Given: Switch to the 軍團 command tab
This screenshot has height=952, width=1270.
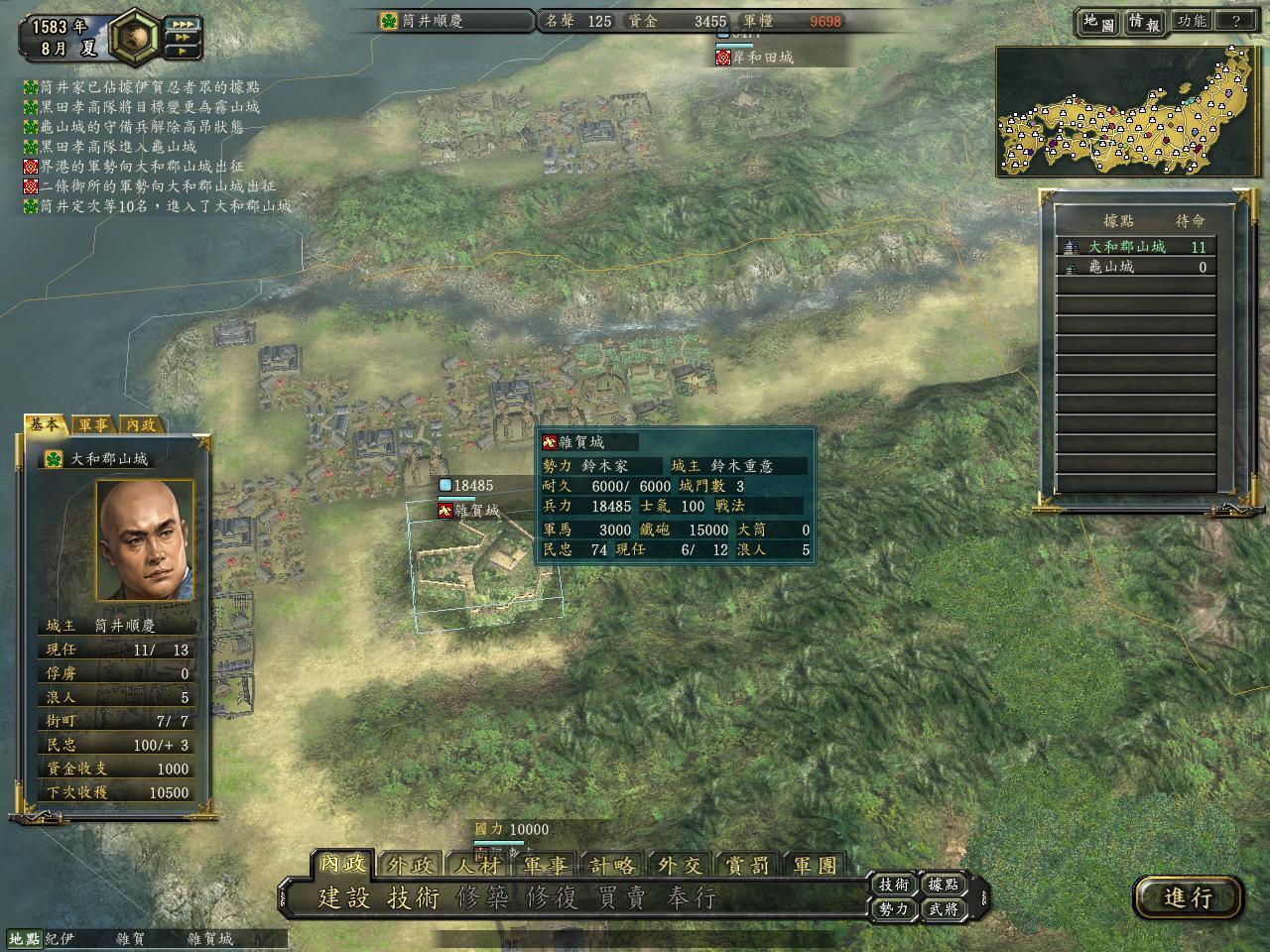Looking at the screenshot, I should click(816, 865).
